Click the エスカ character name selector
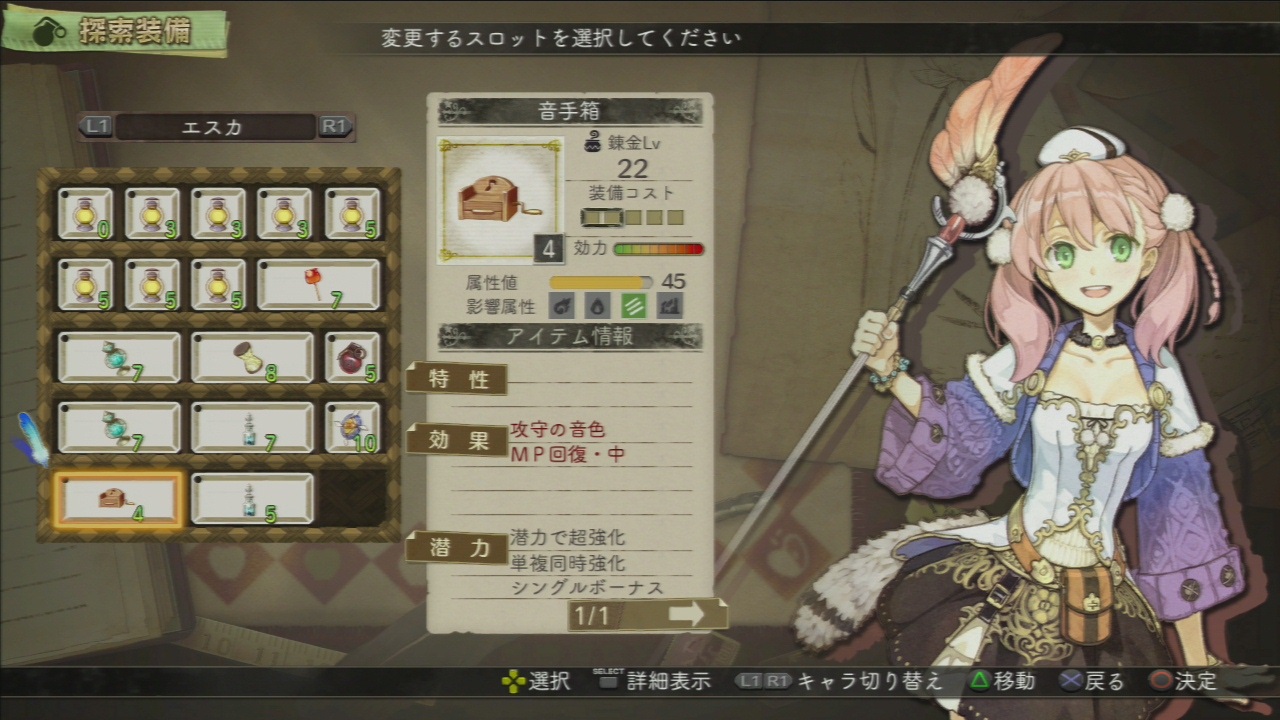The width and height of the screenshot is (1280, 720). tap(216, 127)
